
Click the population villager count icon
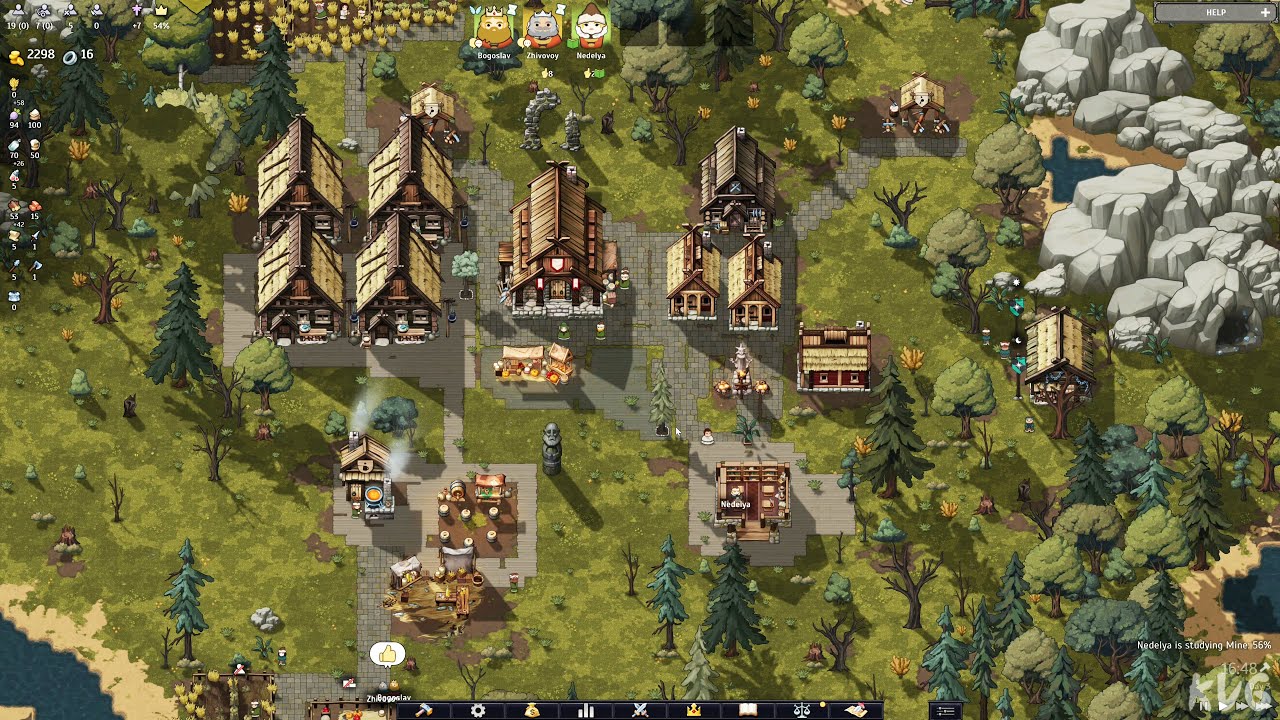(16, 10)
